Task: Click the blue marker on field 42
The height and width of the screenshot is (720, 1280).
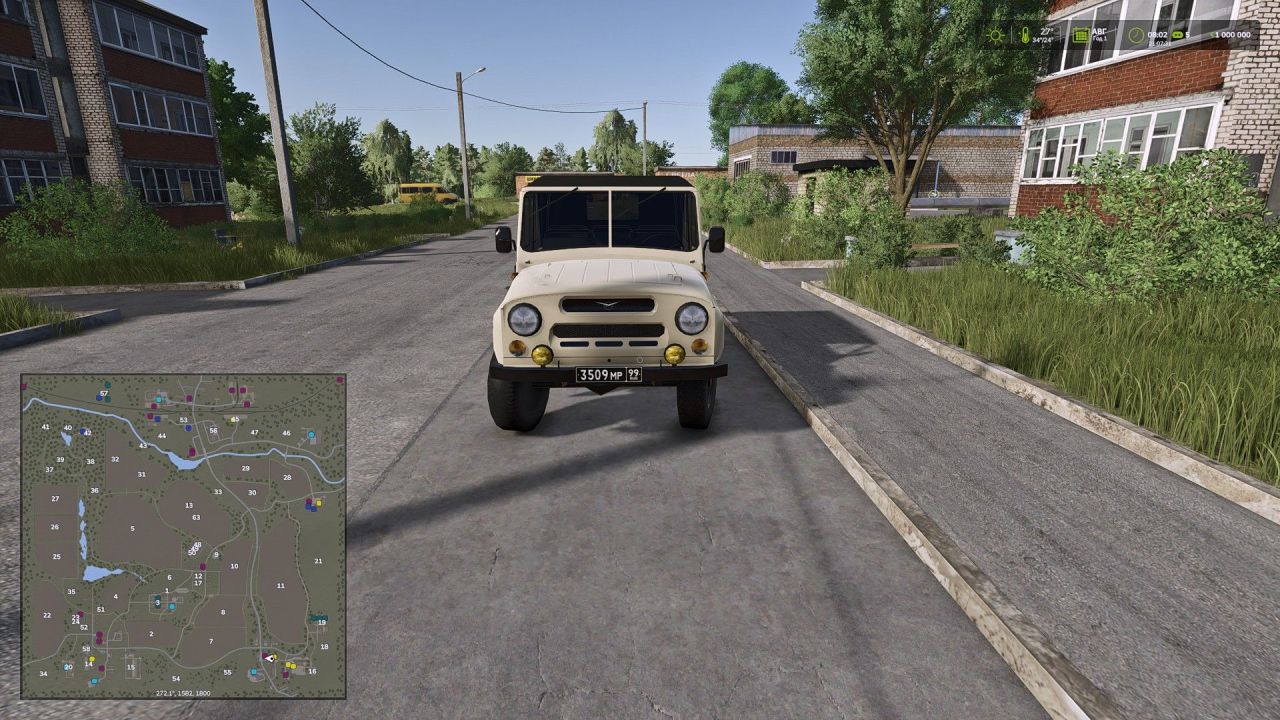Action: click(x=83, y=430)
